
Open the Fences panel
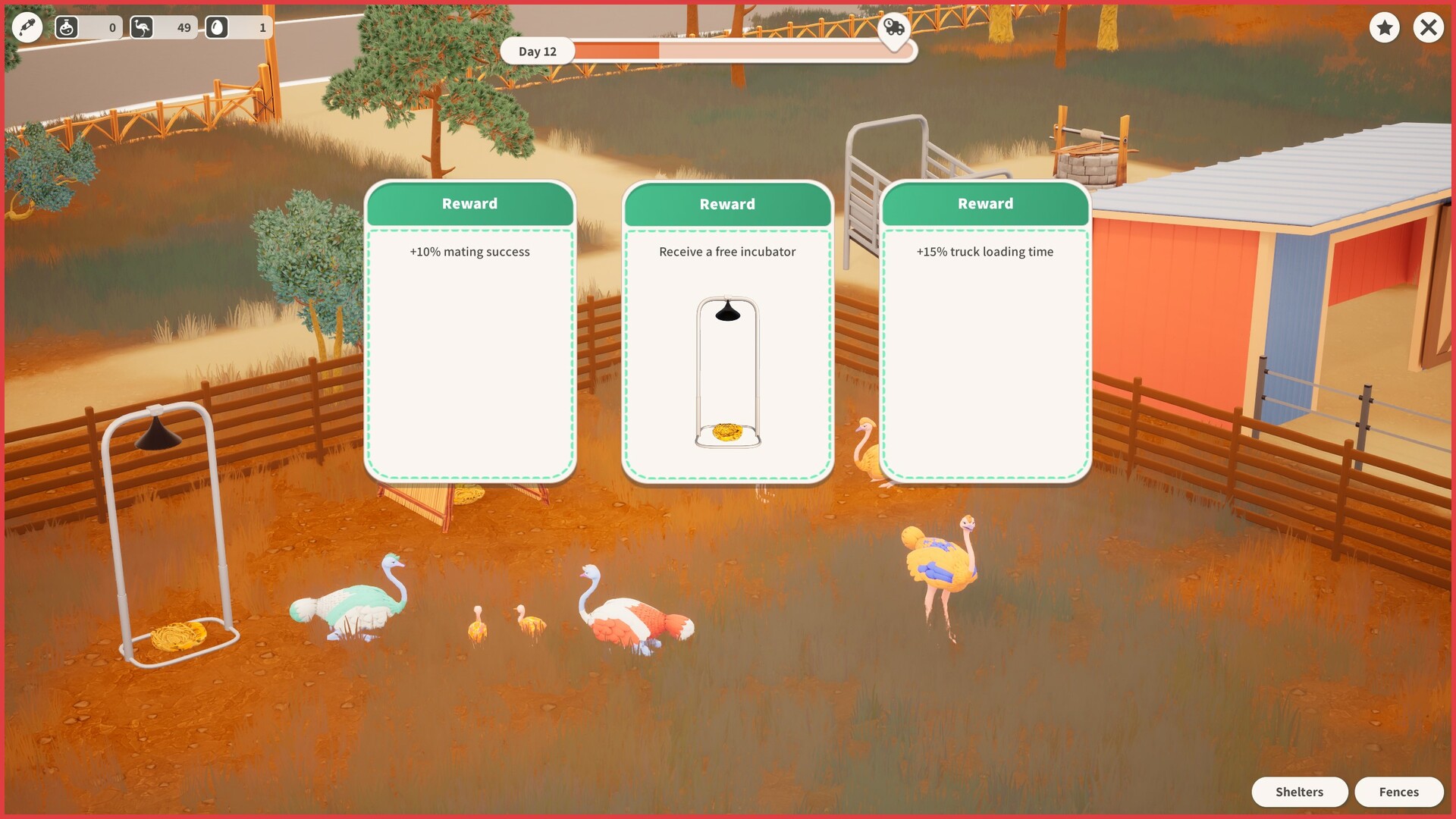[1399, 791]
